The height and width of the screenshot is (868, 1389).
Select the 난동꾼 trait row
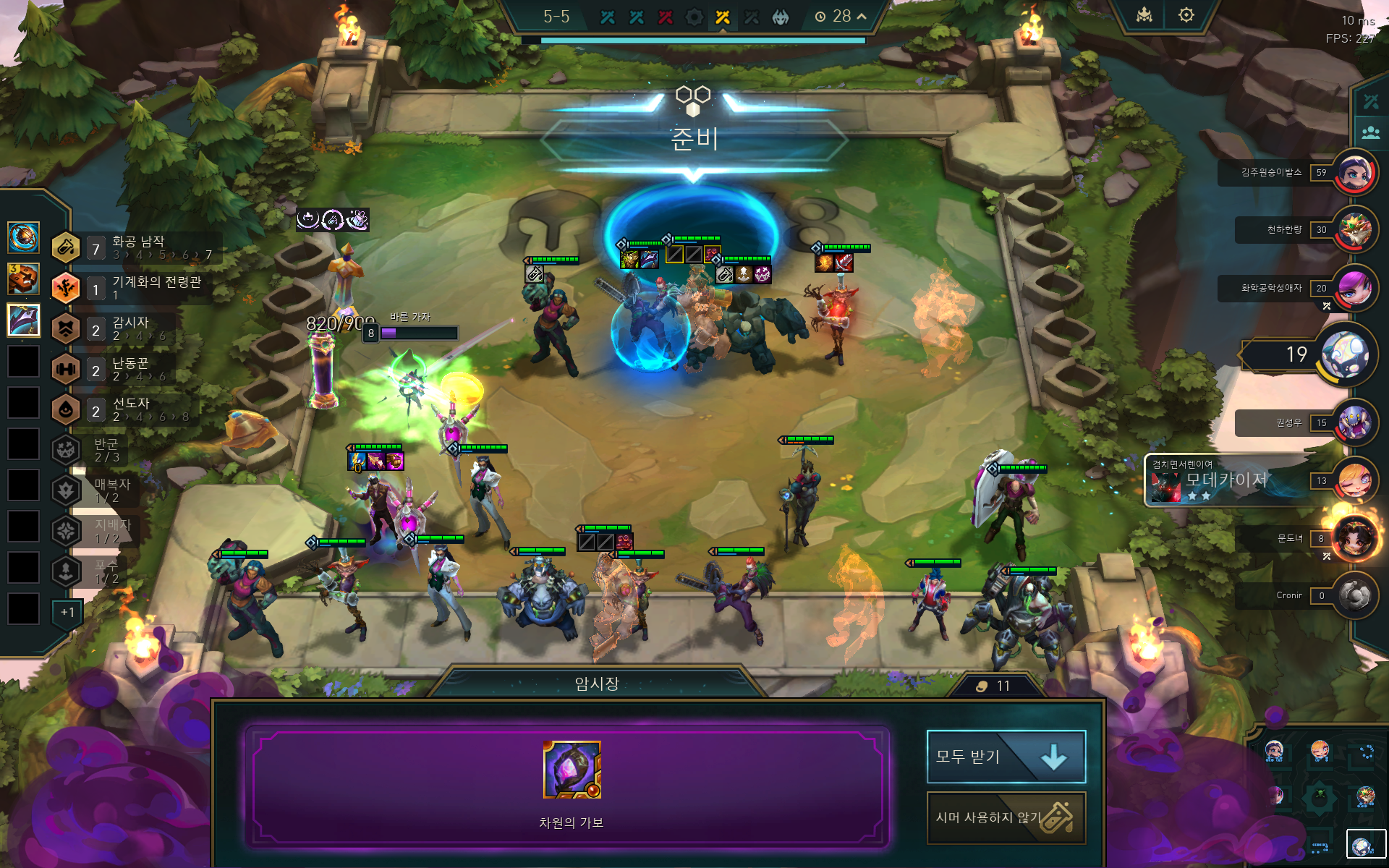coord(123,369)
